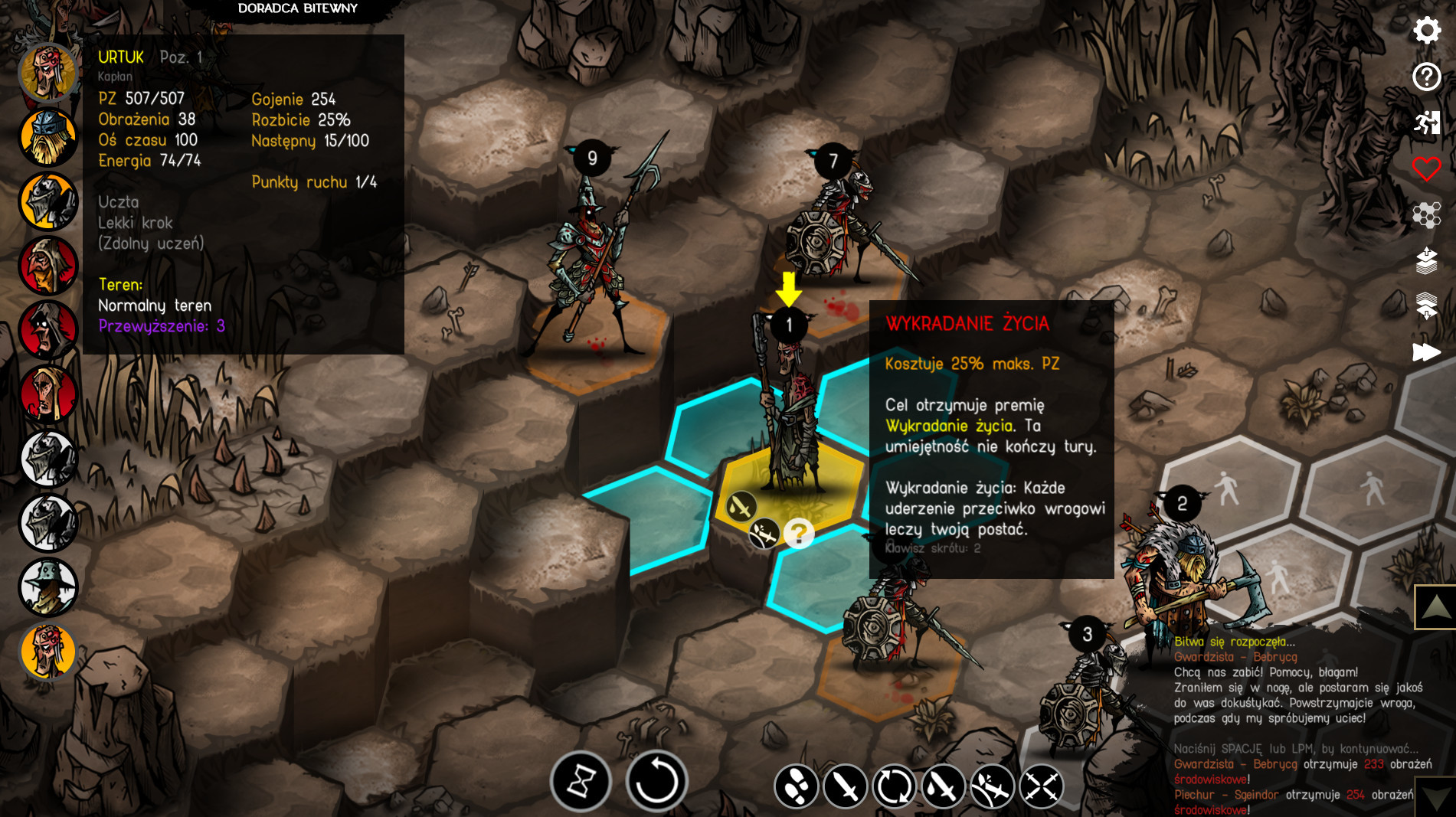
Task: Click the circular arrow end turn button
Action: 656,782
